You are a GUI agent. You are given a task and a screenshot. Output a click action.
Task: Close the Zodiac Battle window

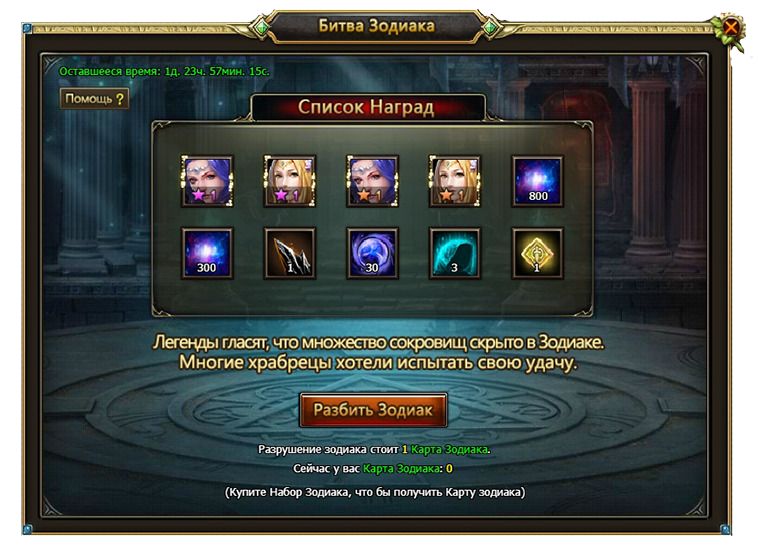tap(731, 28)
